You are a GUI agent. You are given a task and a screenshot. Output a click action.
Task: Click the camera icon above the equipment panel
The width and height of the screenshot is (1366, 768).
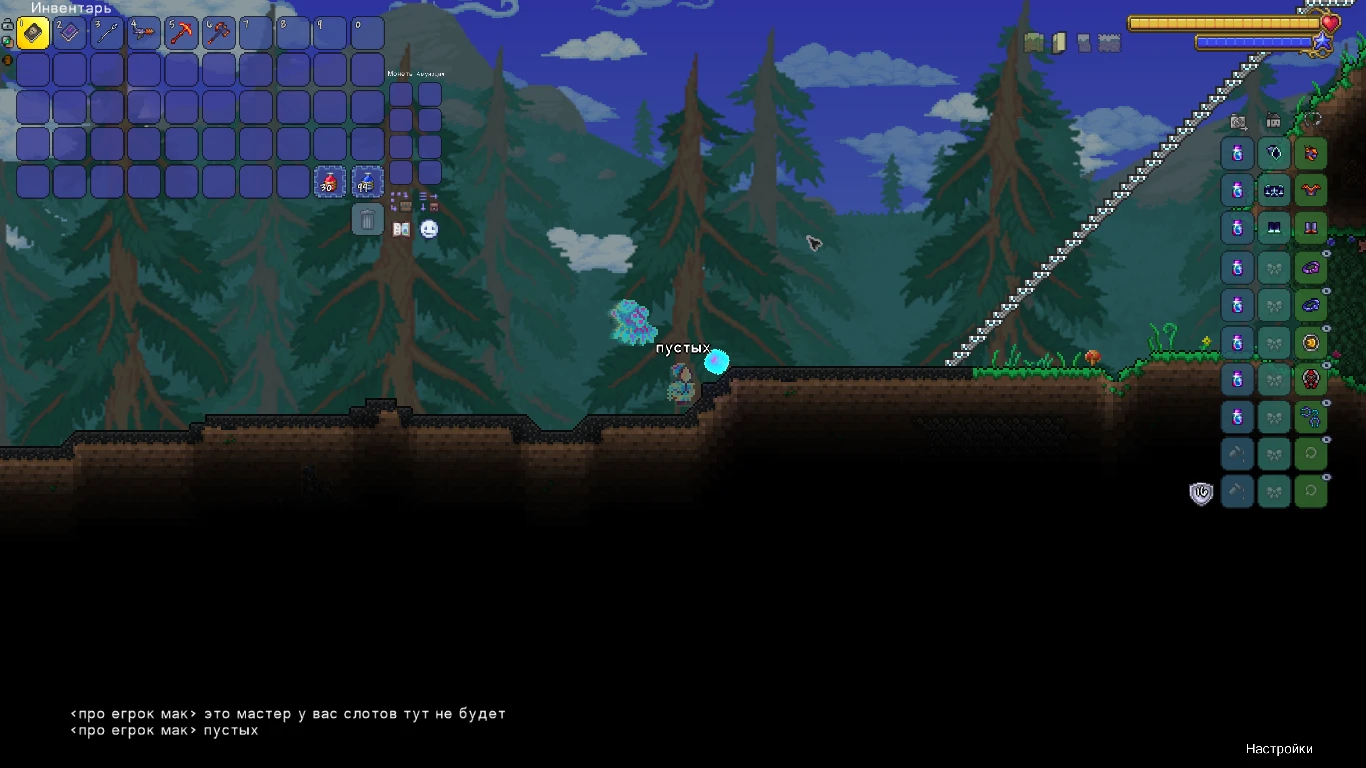[1238, 121]
